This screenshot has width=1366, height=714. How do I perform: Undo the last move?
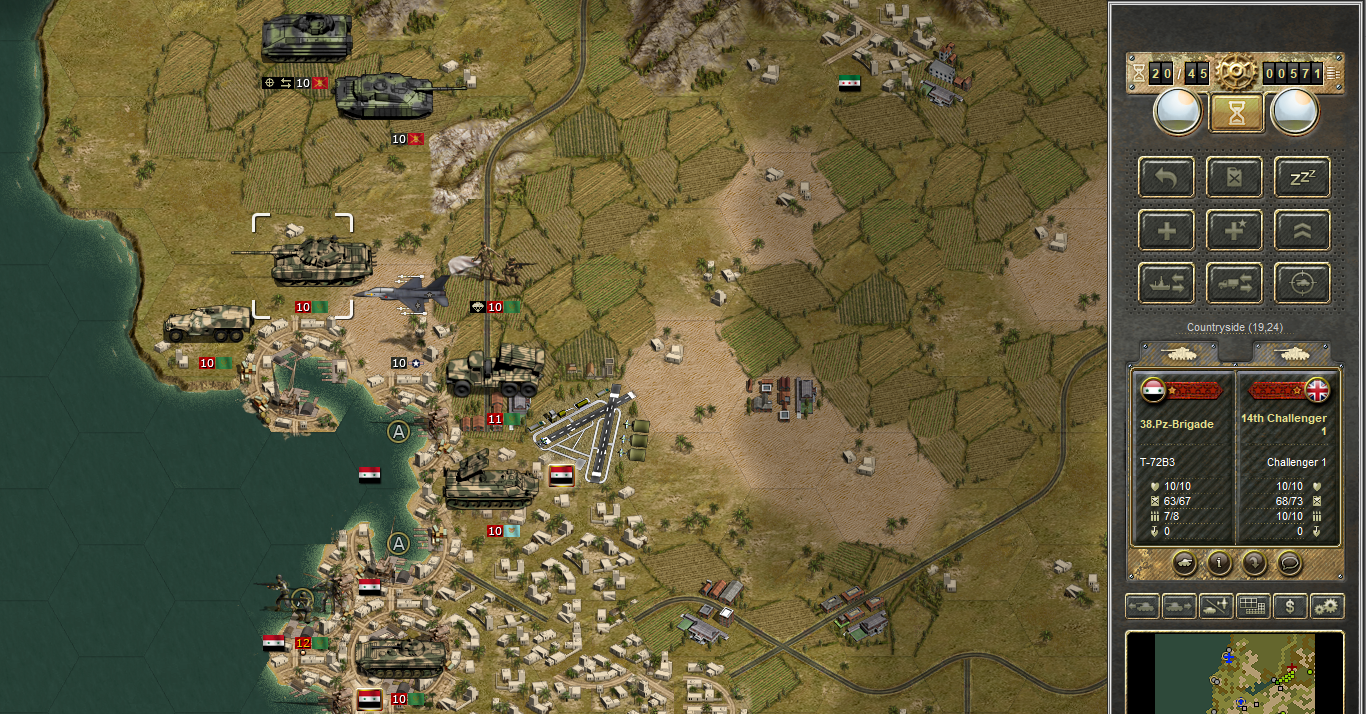pos(1166,178)
